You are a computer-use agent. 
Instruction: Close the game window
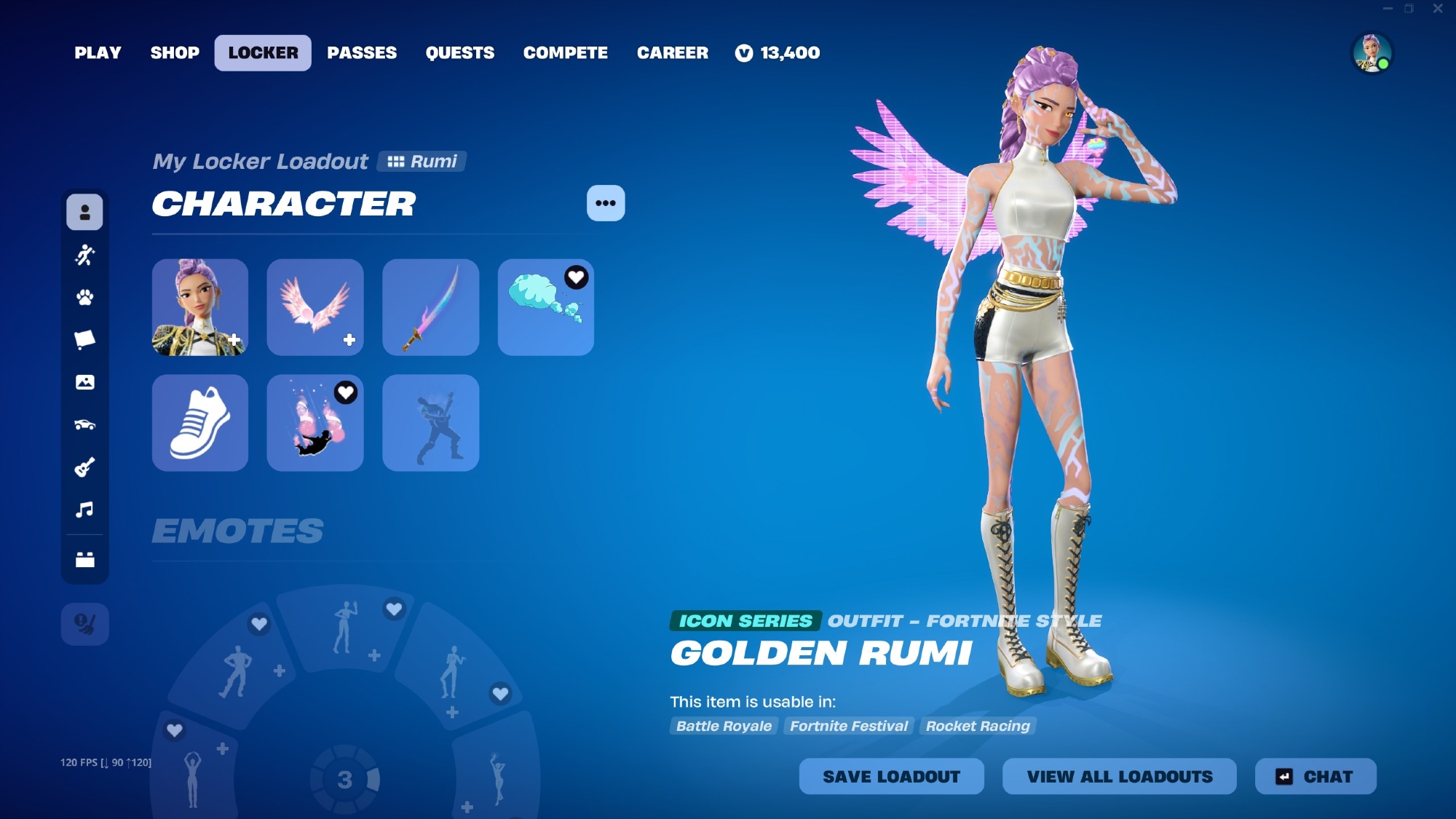(x=1438, y=9)
